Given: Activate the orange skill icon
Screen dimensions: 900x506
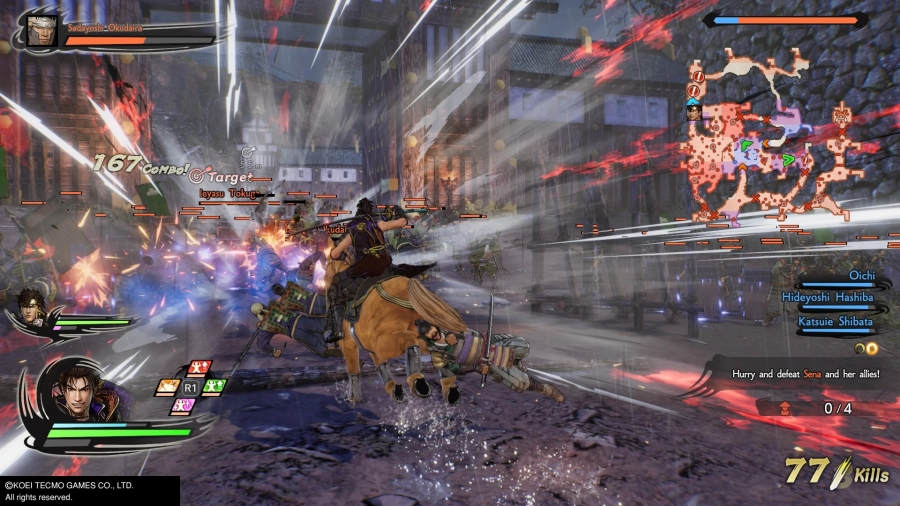Looking at the screenshot, I should point(167,387).
